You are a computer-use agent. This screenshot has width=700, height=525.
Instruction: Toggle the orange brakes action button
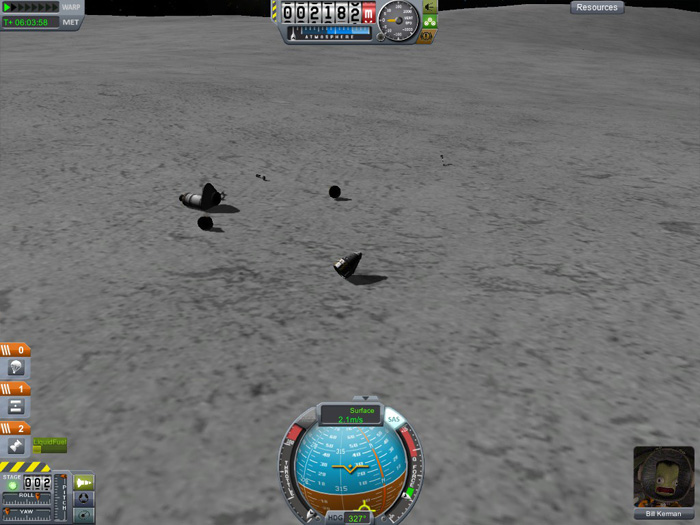click(427, 35)
